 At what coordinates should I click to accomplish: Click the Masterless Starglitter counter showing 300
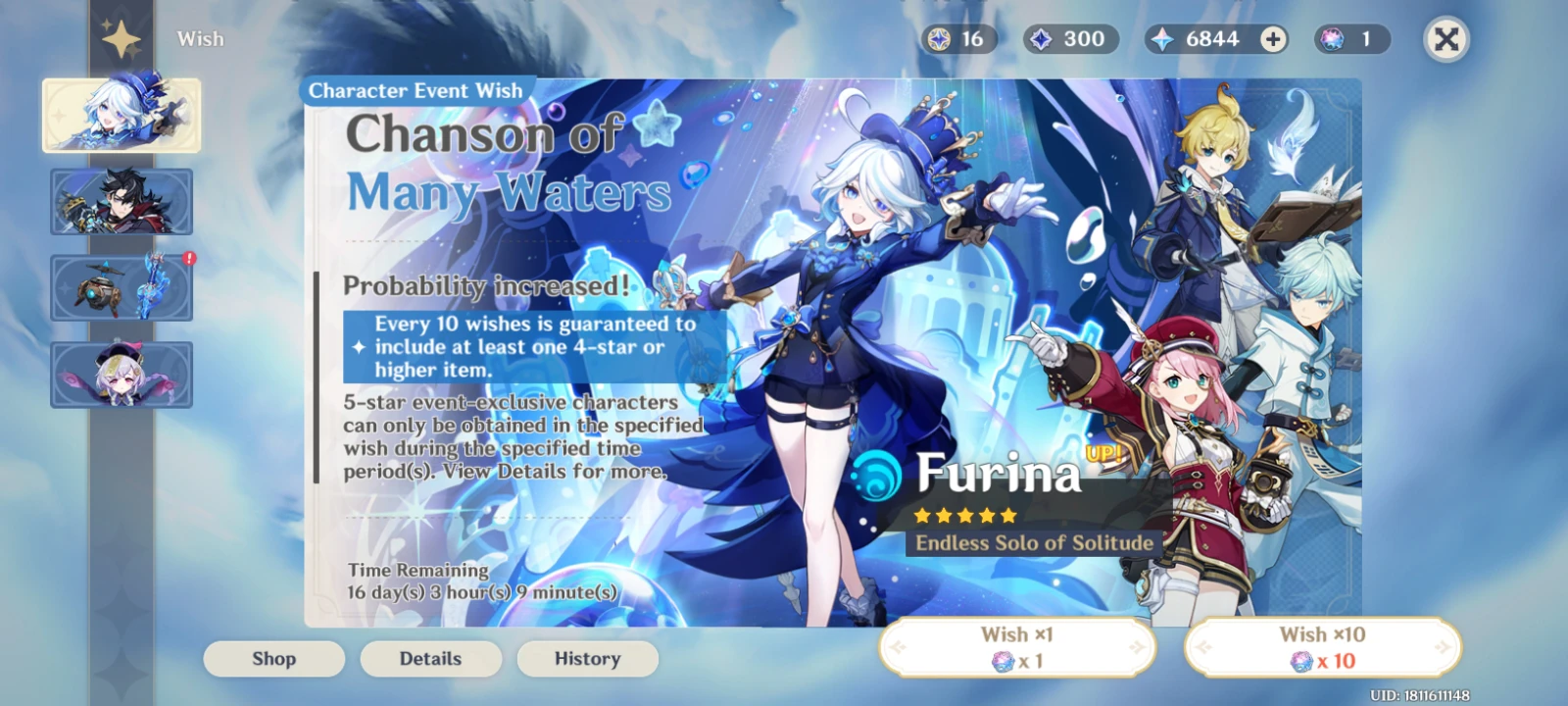(1068, 39)
